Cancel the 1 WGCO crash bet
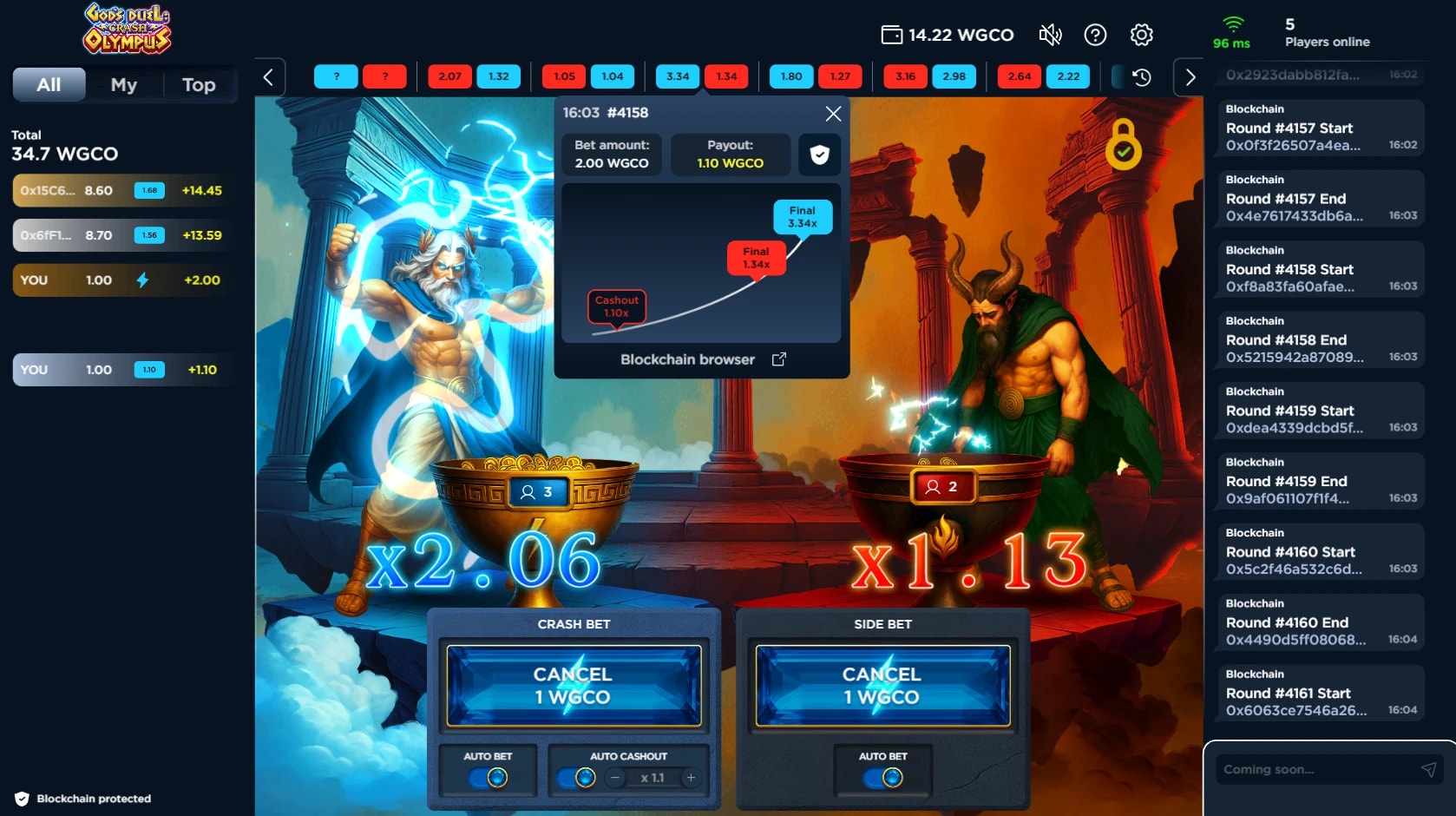Viewport: 1456px width, 816px height. 574,686
